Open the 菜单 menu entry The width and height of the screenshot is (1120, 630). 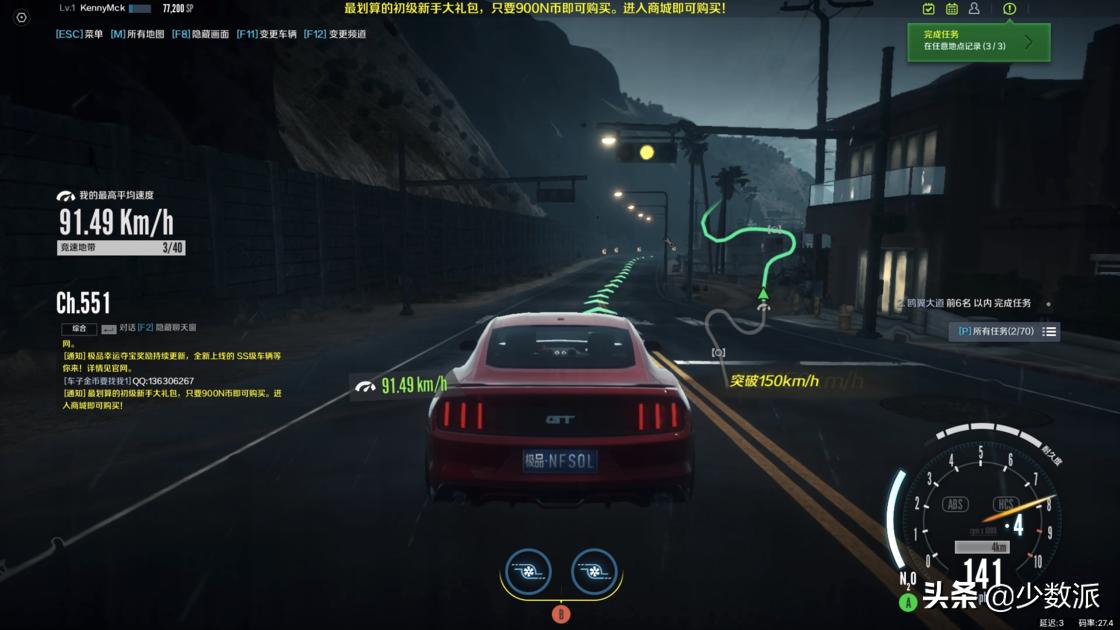[80, 34]
